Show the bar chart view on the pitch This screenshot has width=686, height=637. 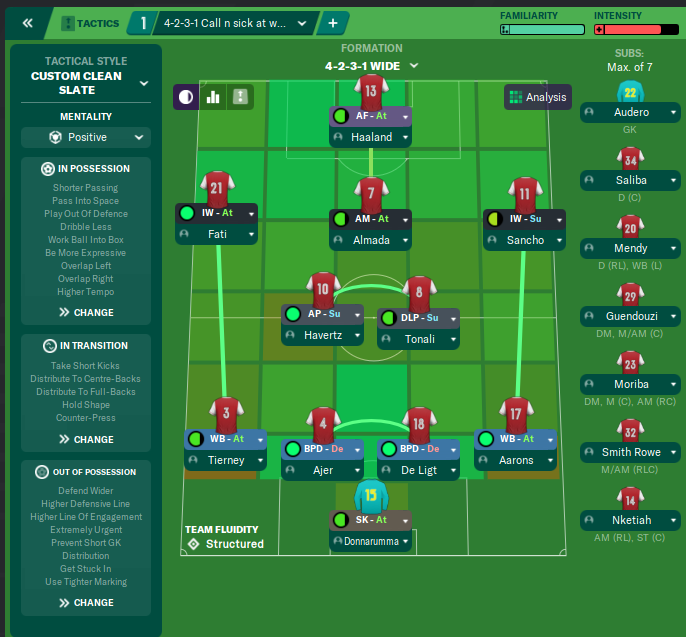(x=212, y=97)
